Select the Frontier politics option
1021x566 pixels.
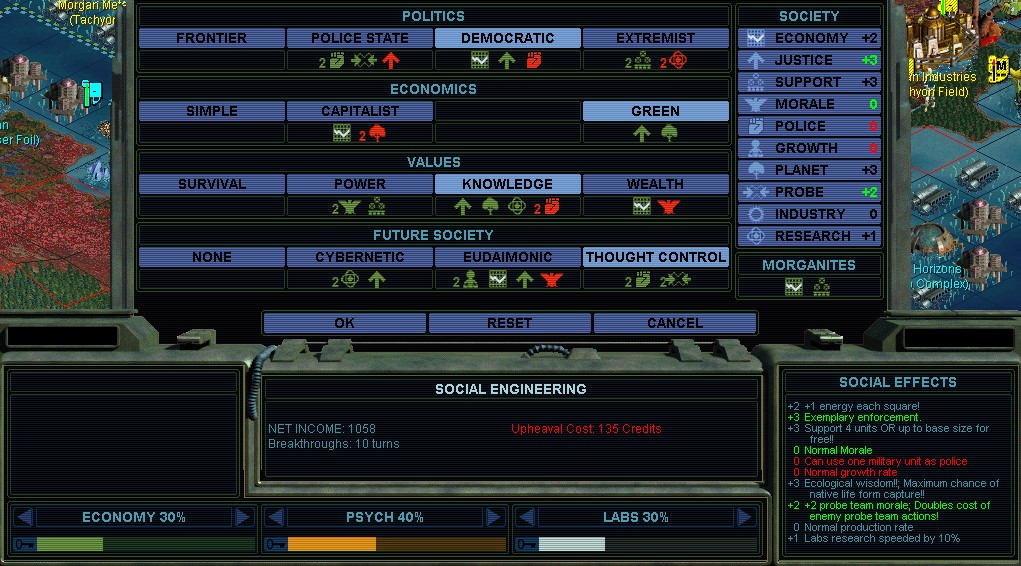point(211,38)
